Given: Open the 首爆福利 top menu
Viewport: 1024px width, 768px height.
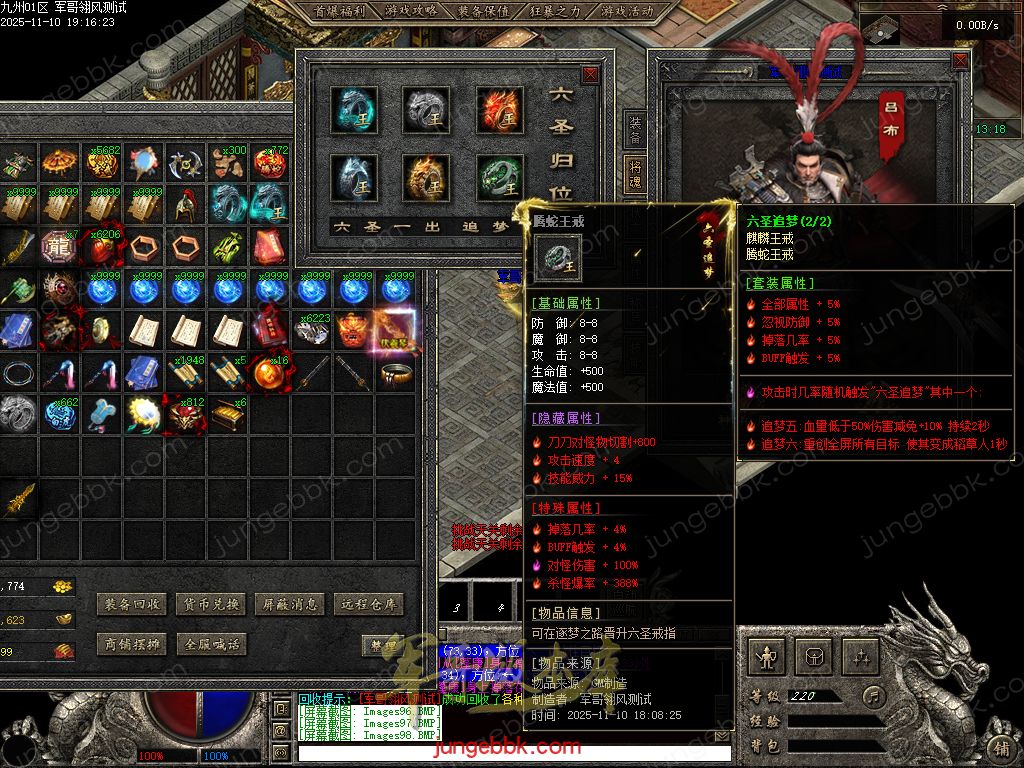Looking at the screenshot, I should 338,12.
